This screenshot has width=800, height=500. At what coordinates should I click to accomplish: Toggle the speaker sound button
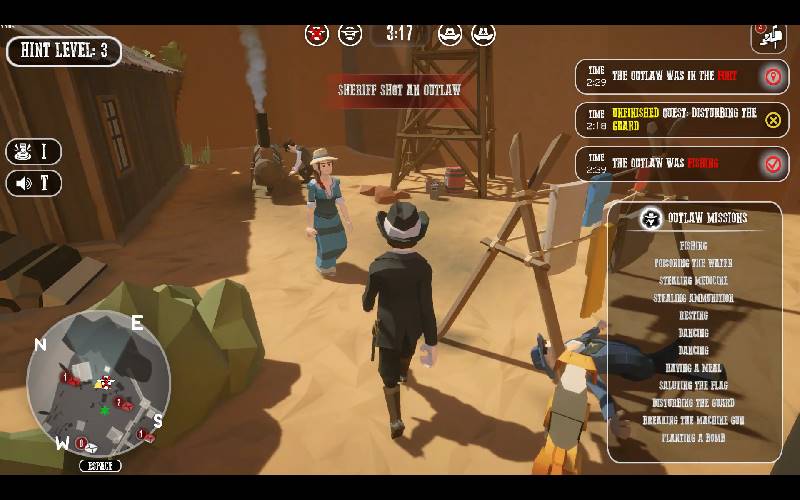(33, 183)
